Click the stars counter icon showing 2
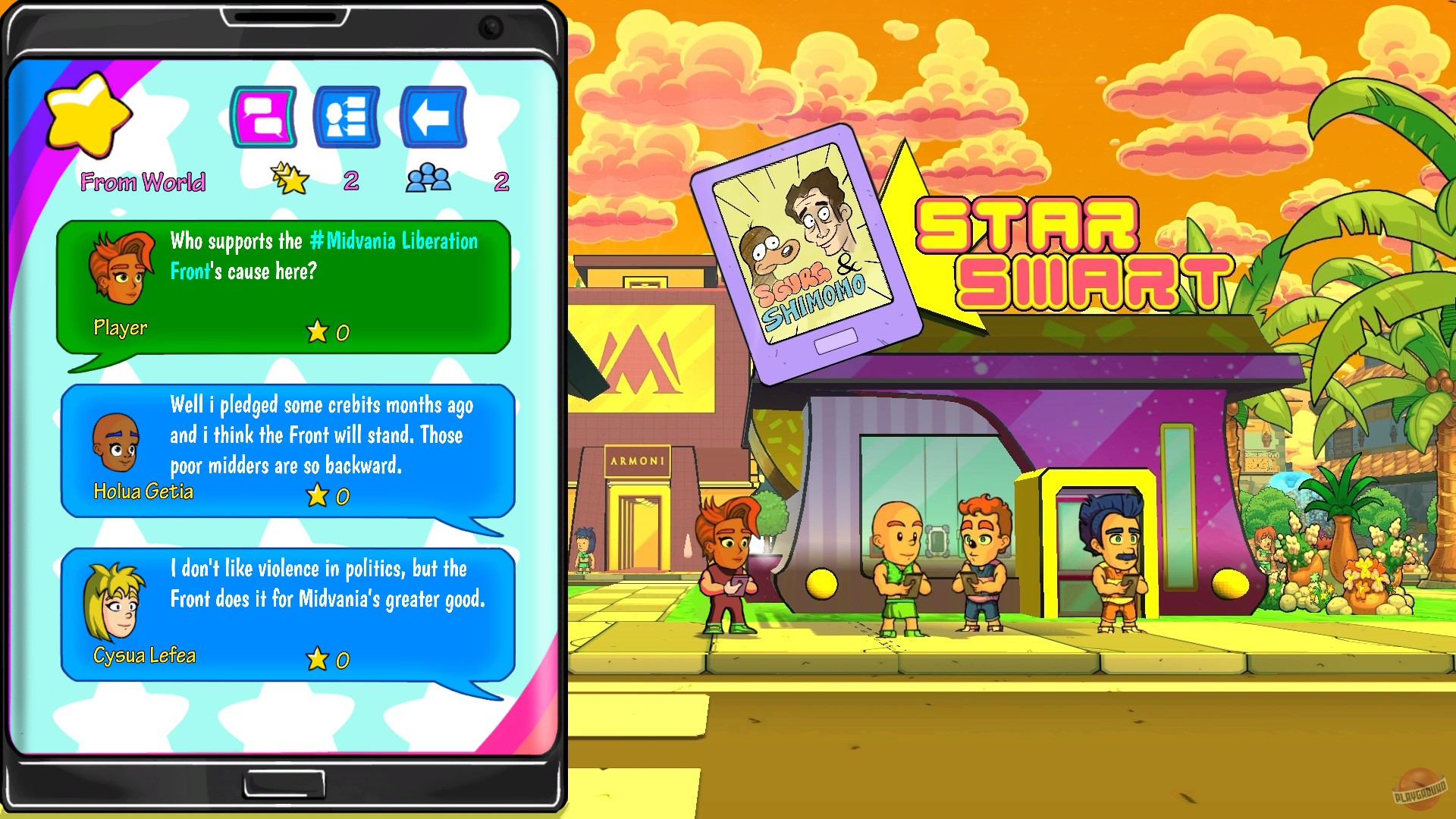Viewport: 1456px width, 819px height. click(292, 178)
